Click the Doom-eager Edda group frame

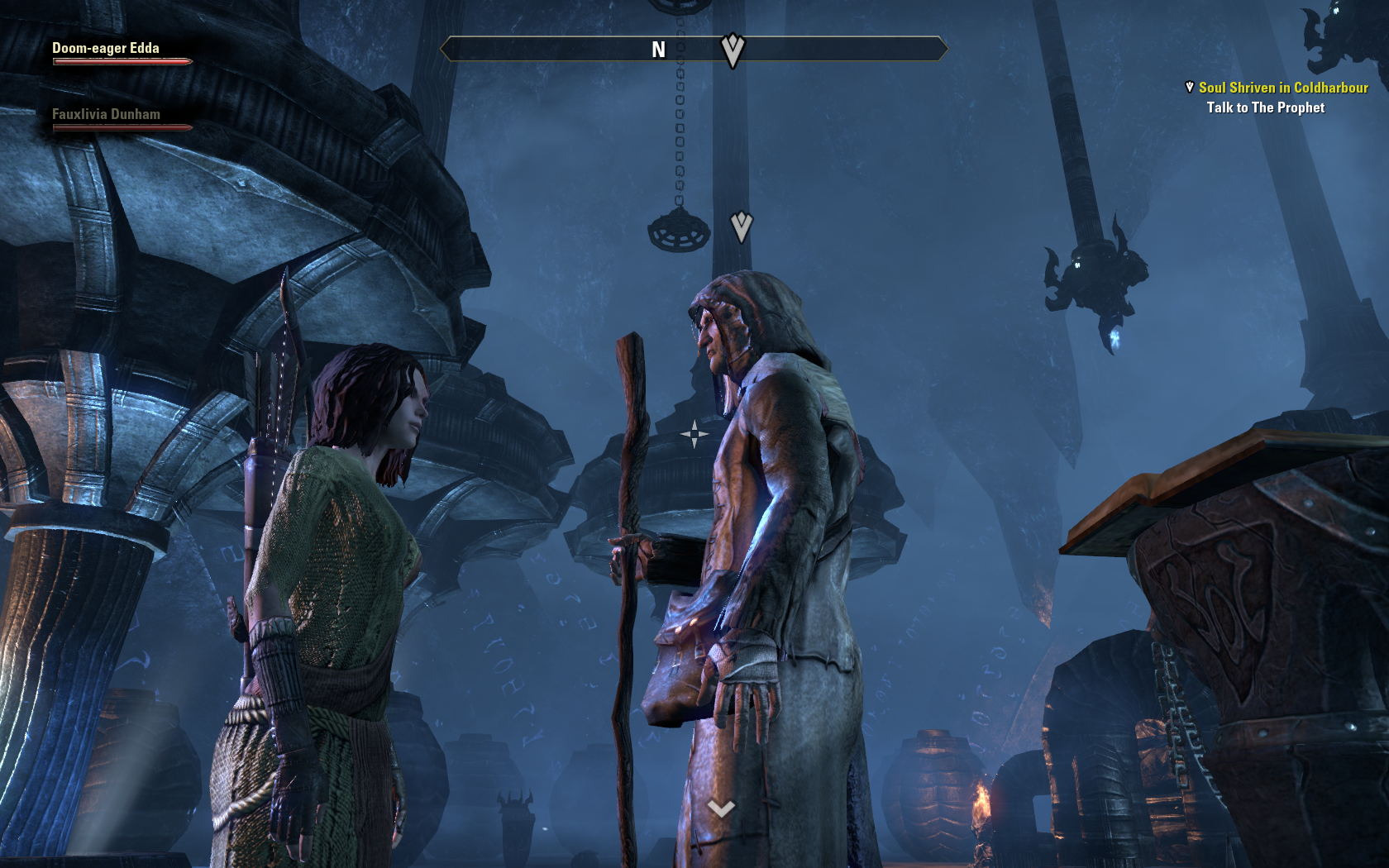(106, 49)
